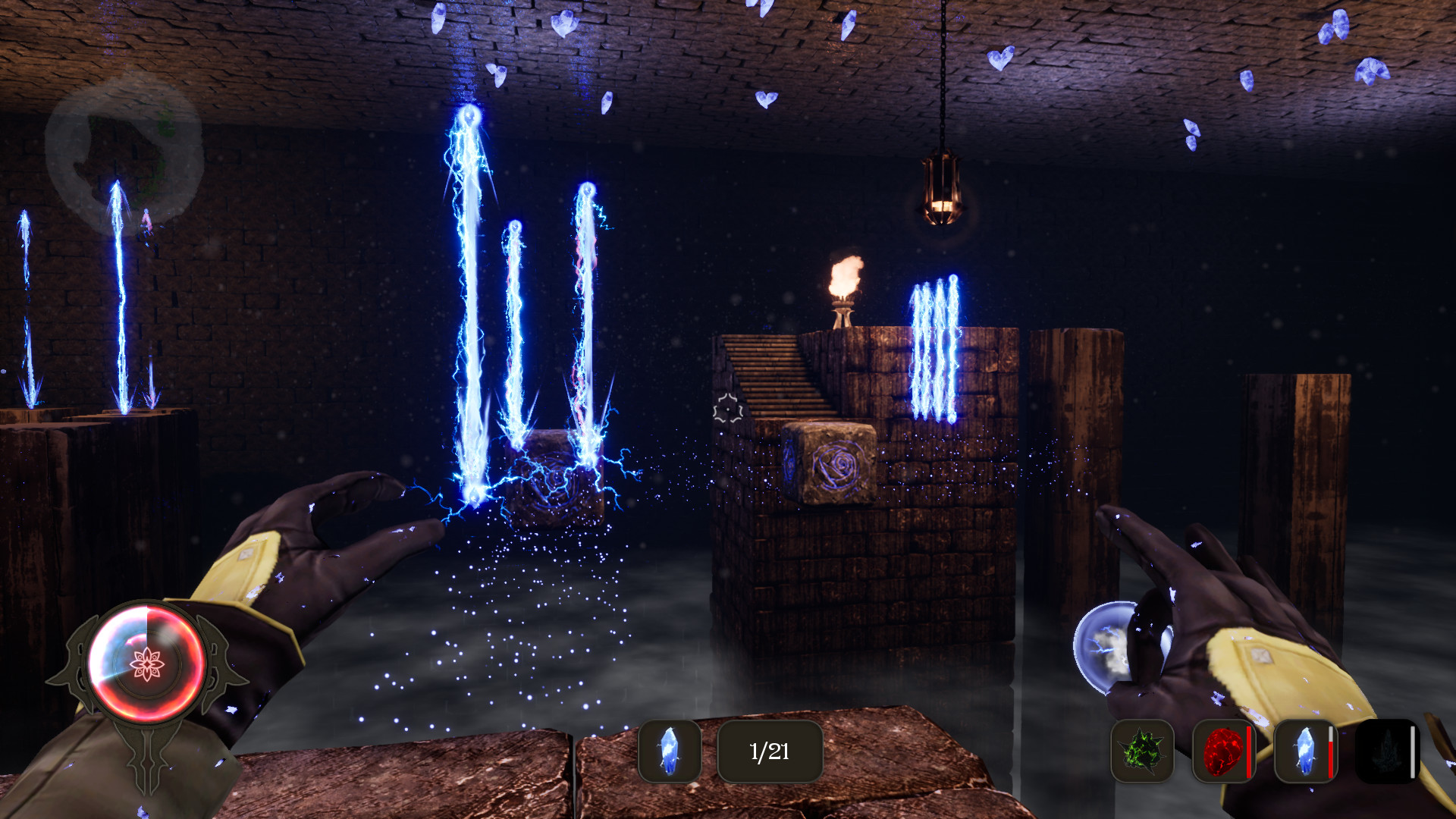Select the 1/21 collectible counter panel
The width and height of the screenshot is (1456, 819).
click(x=768, y=752)
